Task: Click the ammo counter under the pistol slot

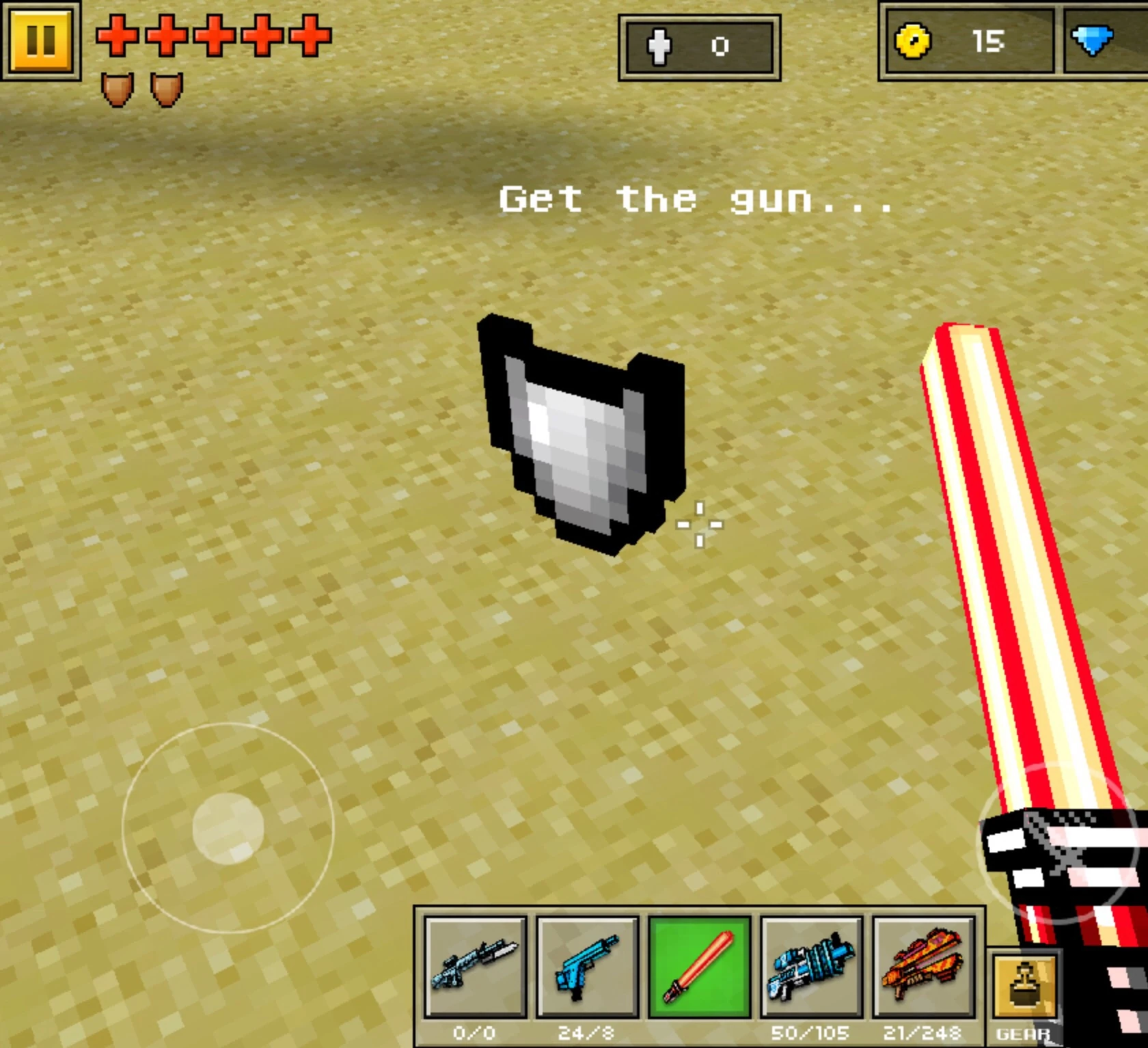Action: tap(584, 1033)
